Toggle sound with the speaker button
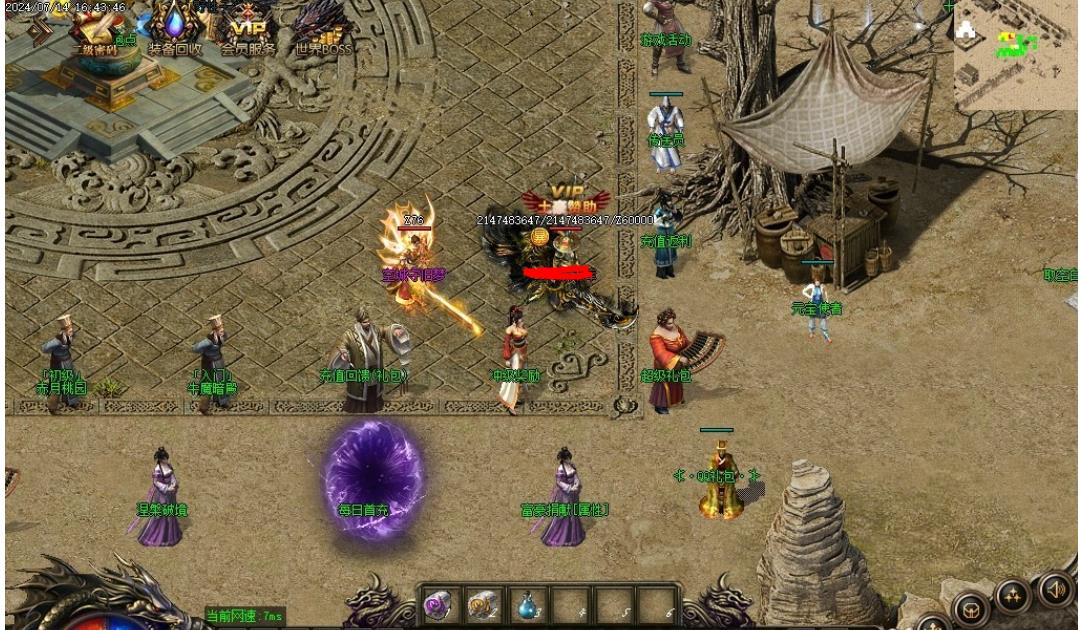 click(1054, 589)
